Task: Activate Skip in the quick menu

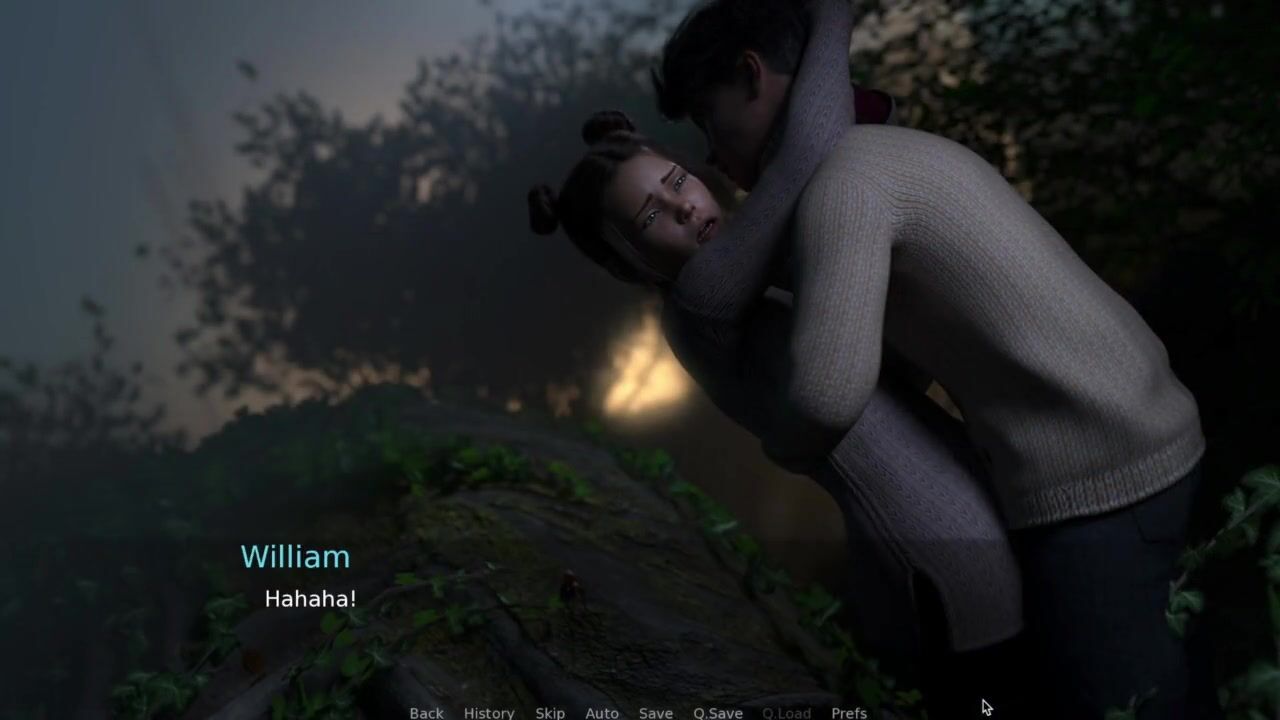Action: tap(550, 712)
